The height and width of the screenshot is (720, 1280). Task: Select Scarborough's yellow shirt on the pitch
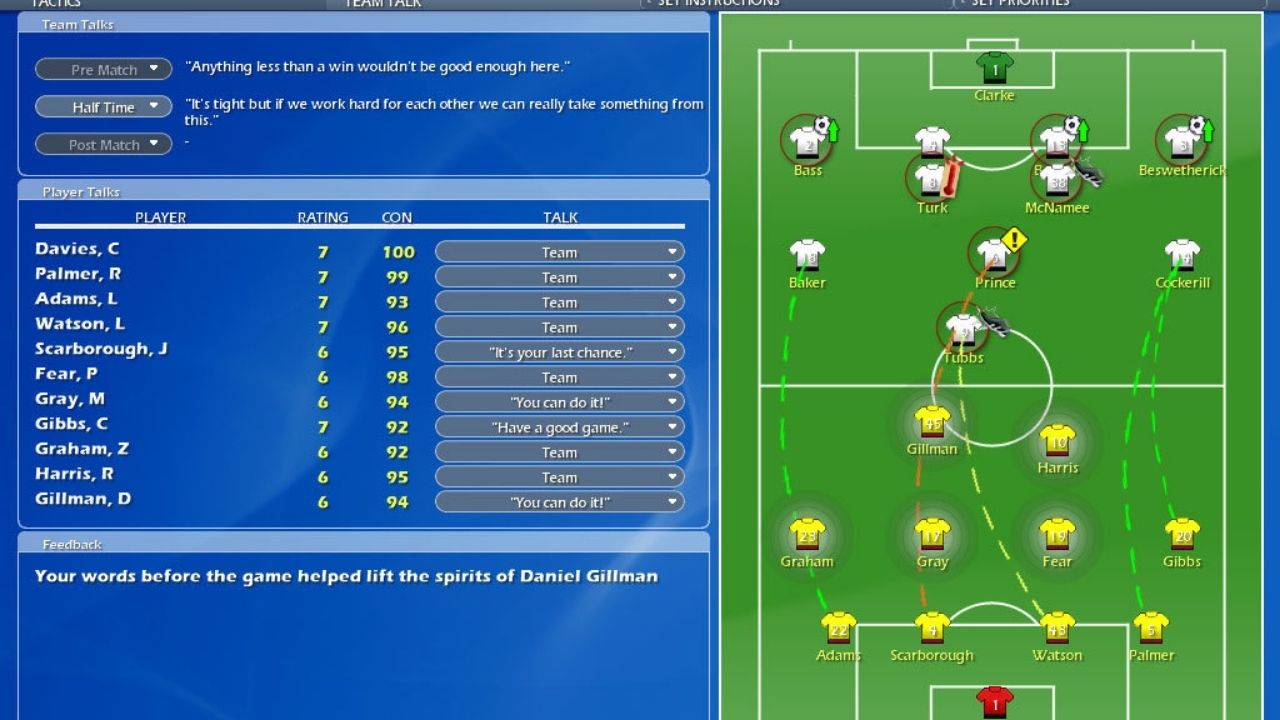click(x=932, y=628)
